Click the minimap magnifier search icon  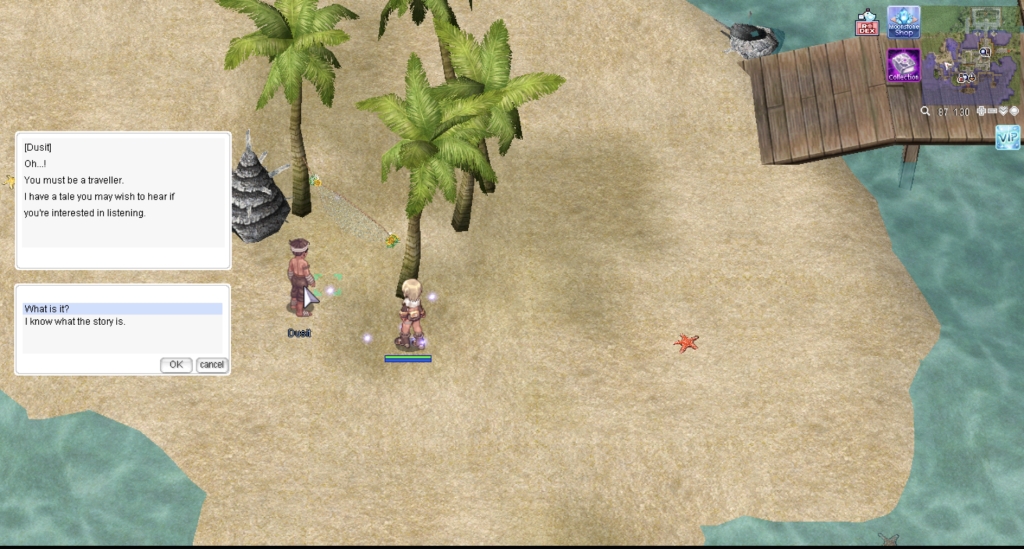pyautogui.click(x=927, y=112)
